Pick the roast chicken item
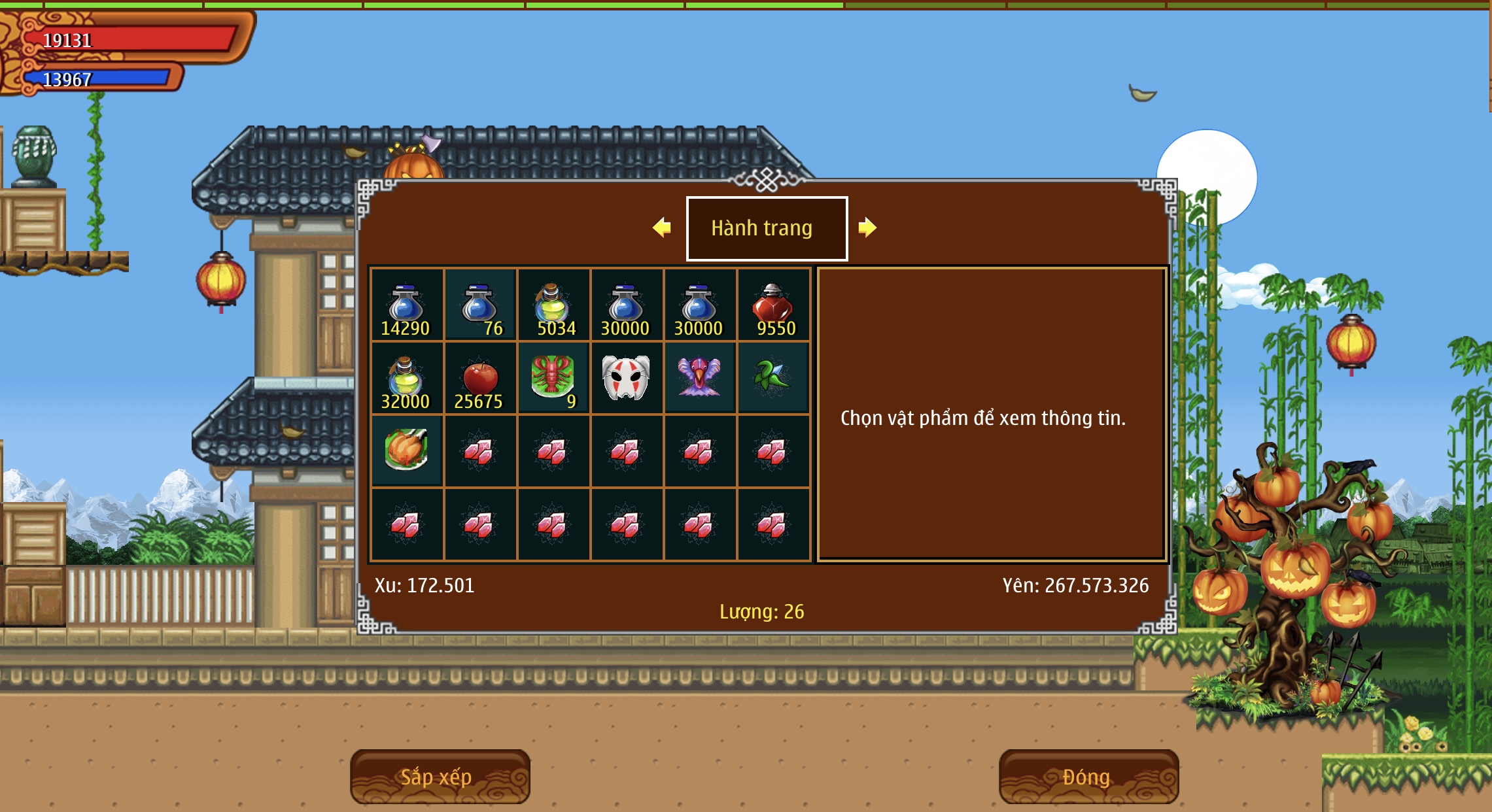Screen dimensions: 1492x812 click(x=406, y=451)
